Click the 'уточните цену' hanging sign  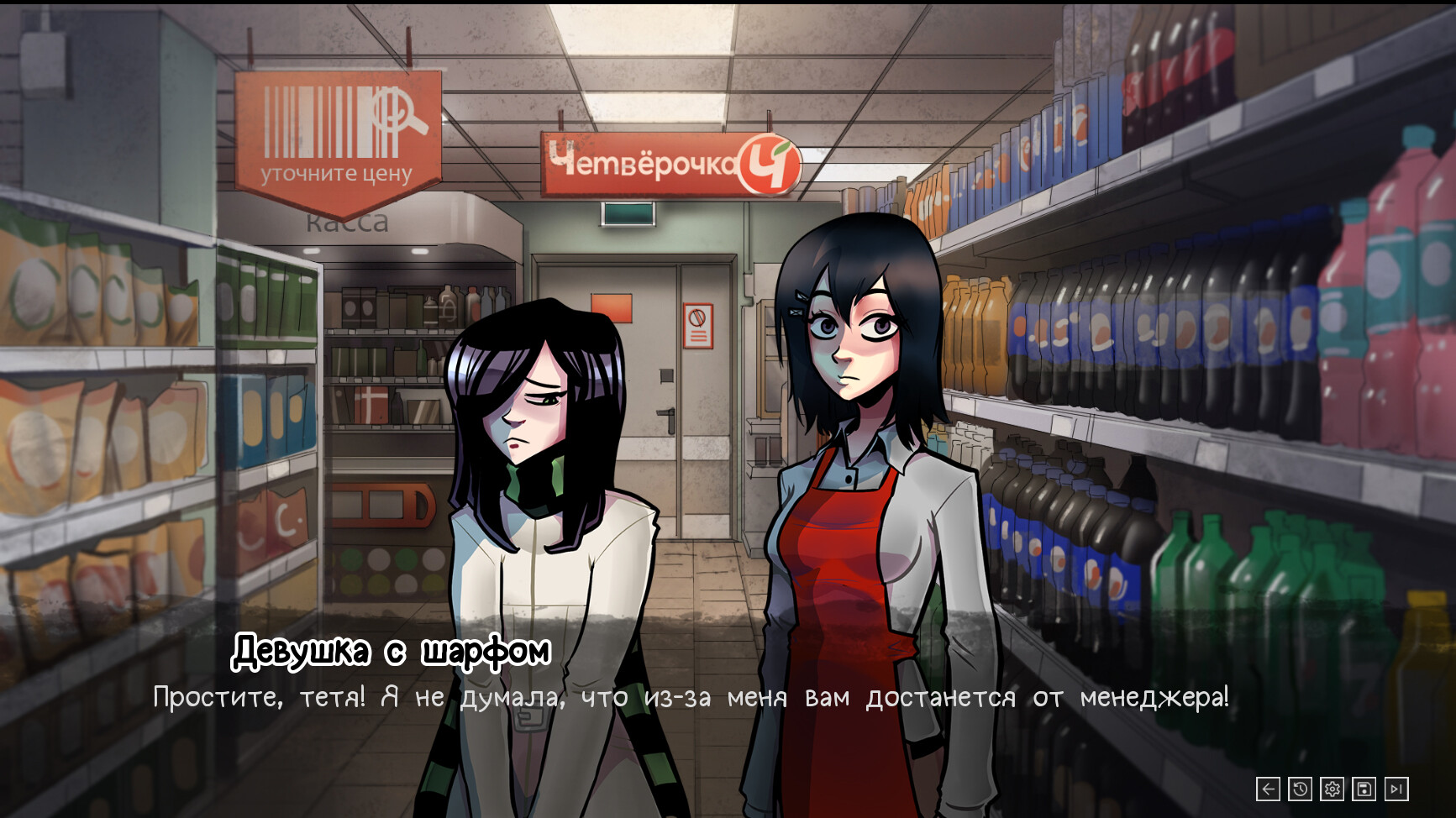click(x=334, y=176)
